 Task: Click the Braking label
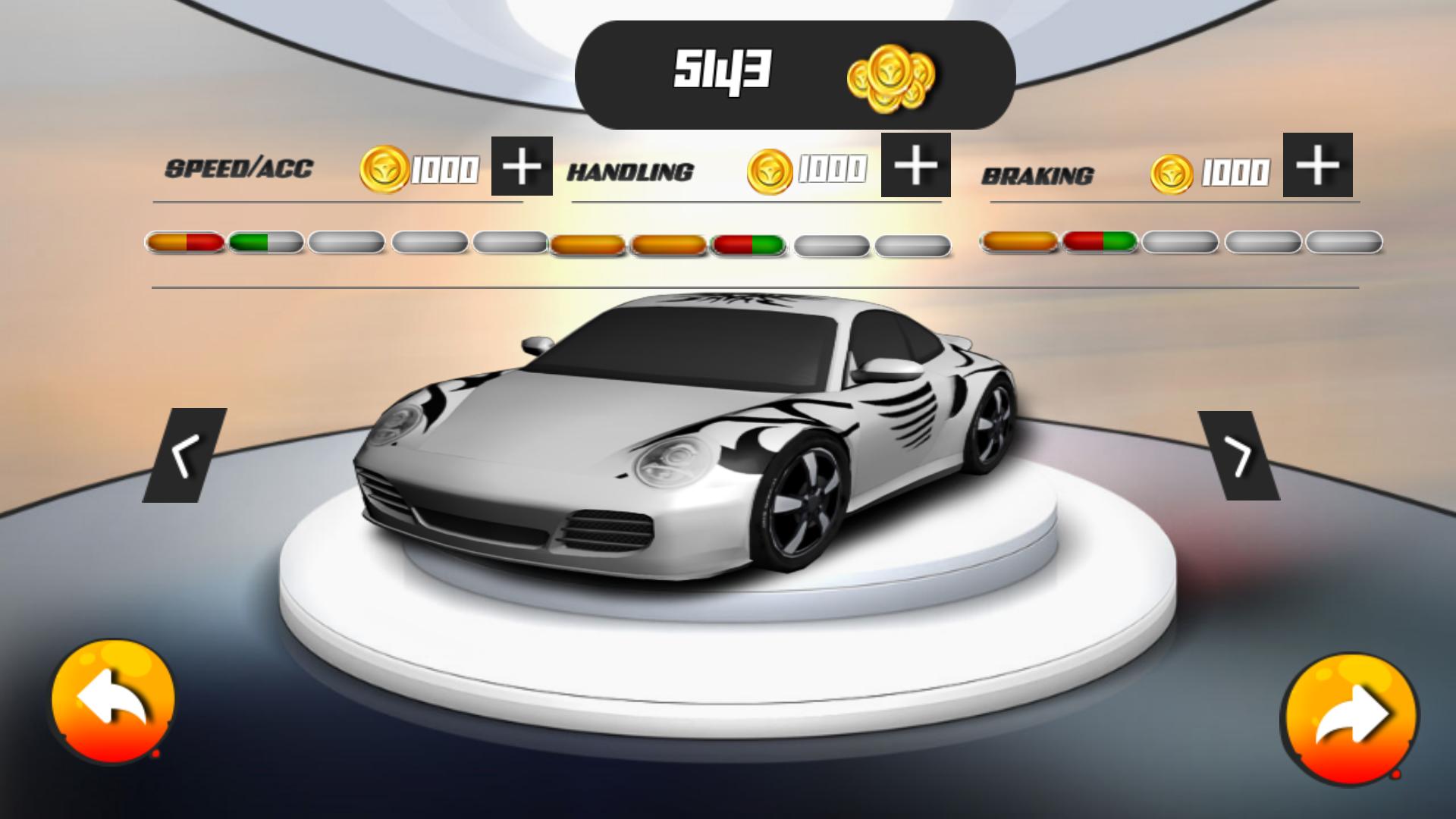(1039, 176)
